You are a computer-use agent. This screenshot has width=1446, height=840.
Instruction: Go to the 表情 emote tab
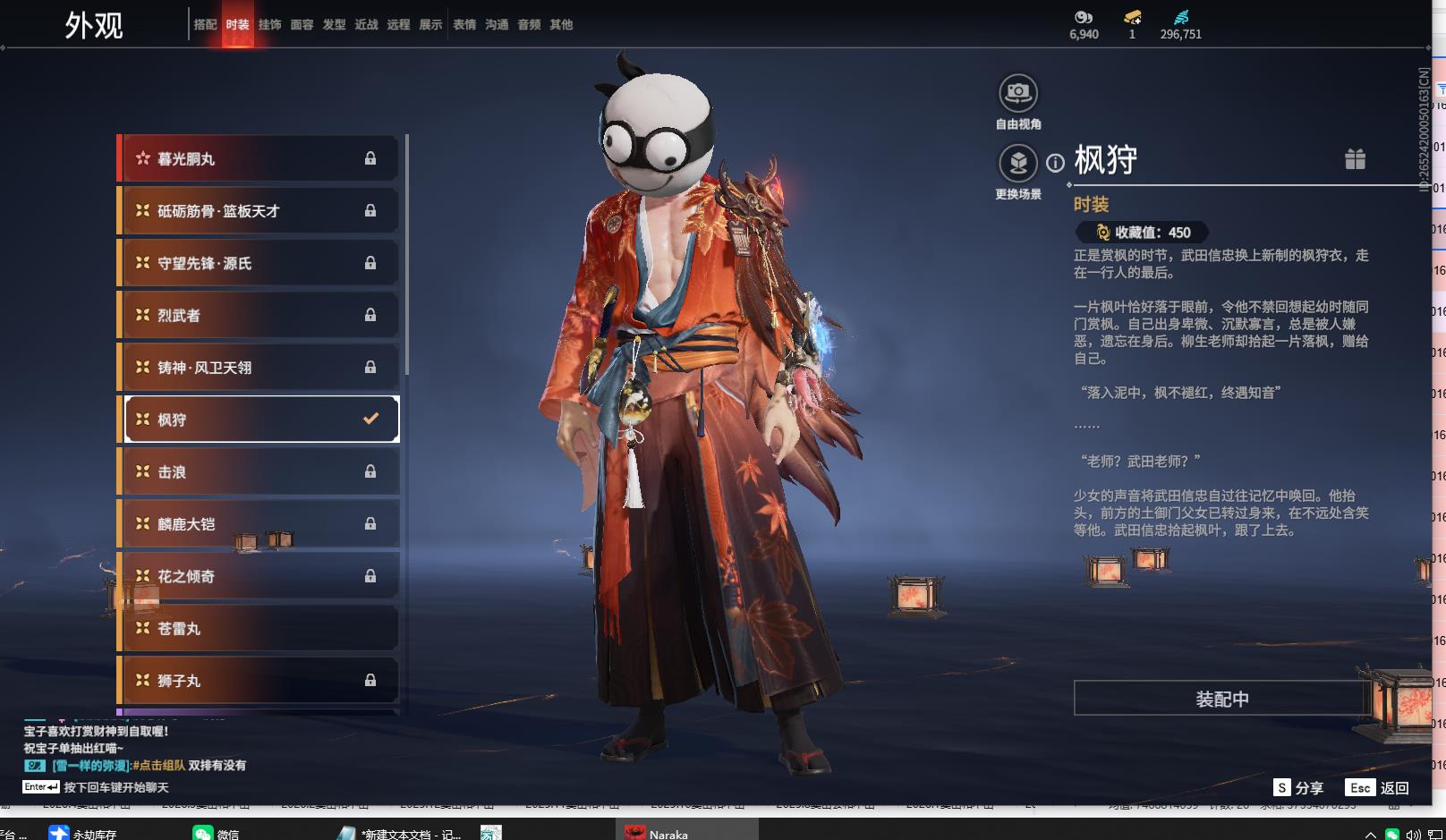(464, 25)
